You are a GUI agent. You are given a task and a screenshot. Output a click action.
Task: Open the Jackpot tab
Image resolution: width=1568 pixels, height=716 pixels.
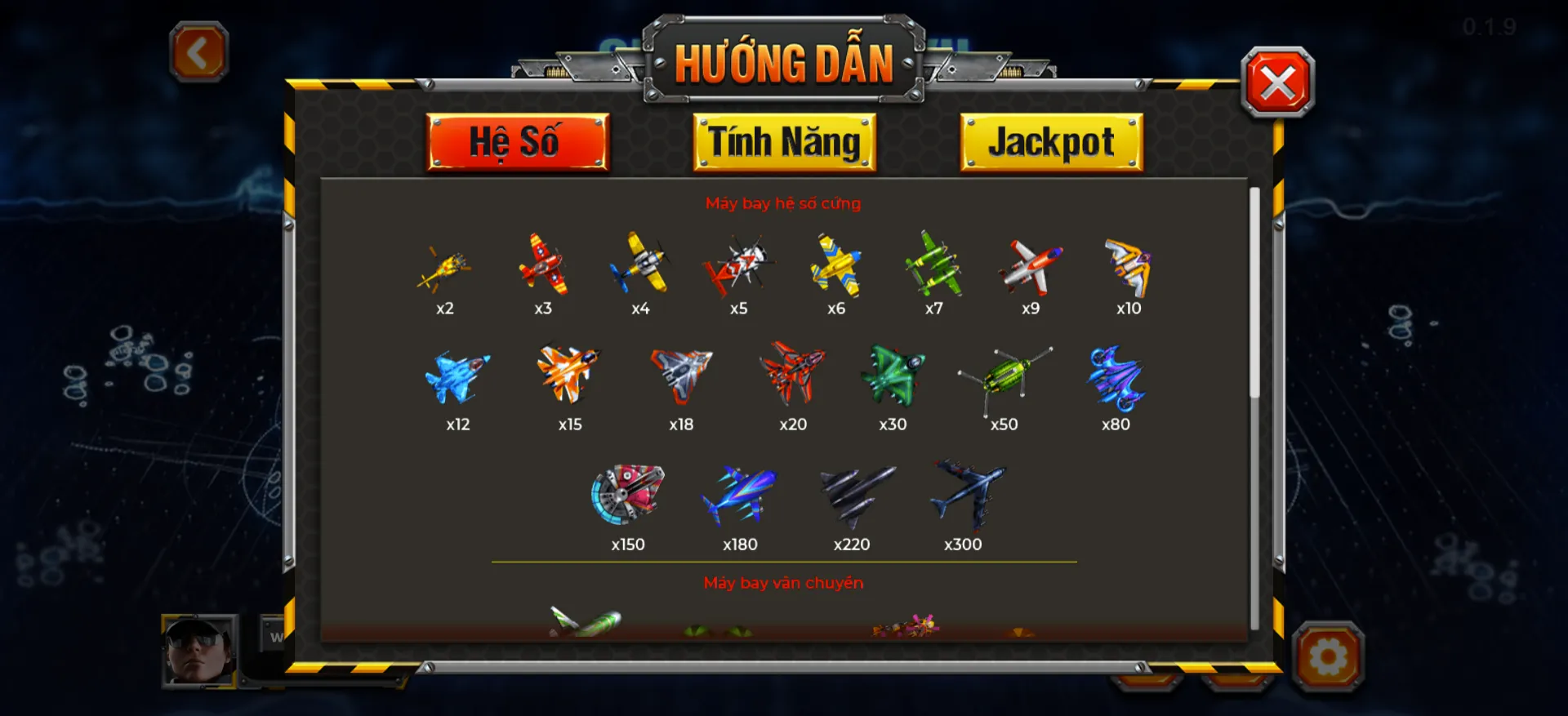(1052, 141)
